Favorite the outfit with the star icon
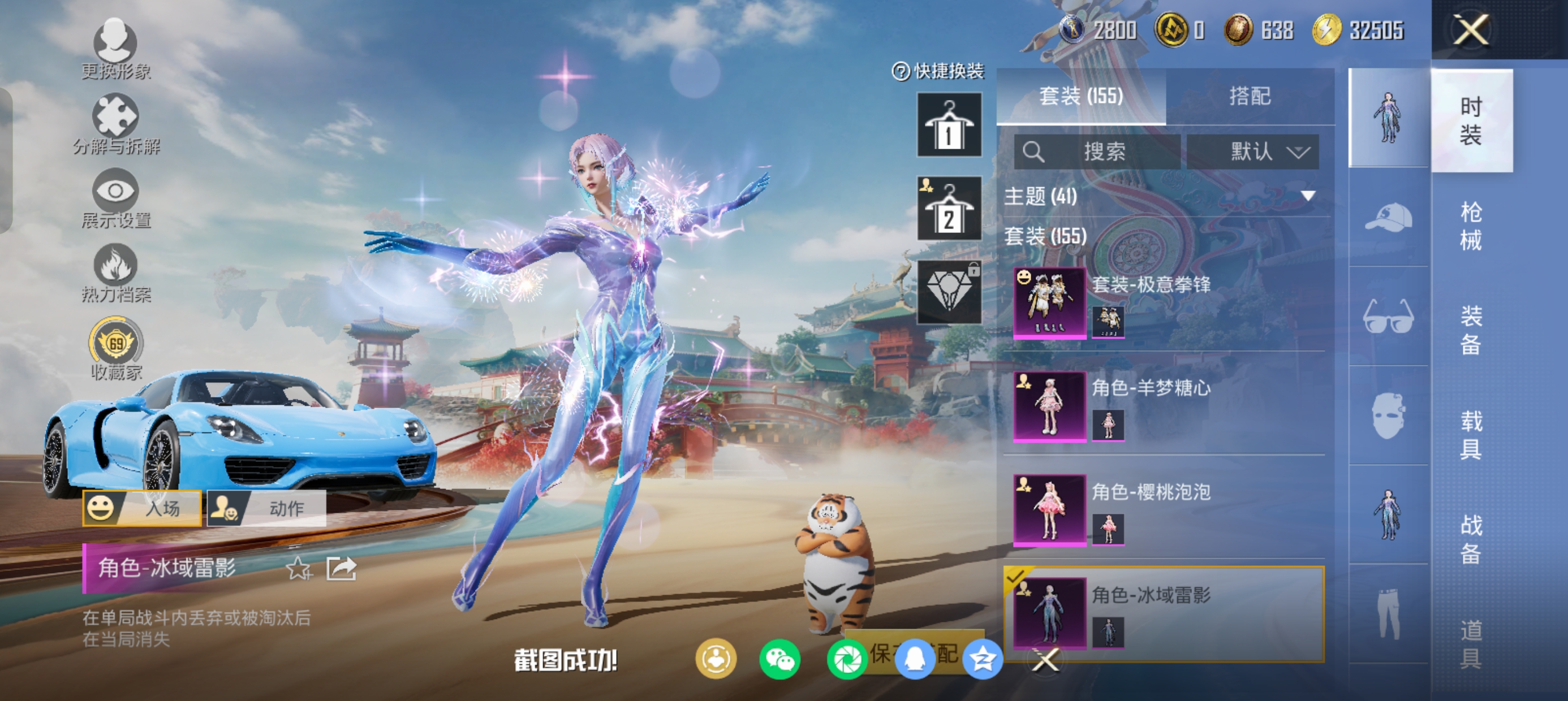 298,570
